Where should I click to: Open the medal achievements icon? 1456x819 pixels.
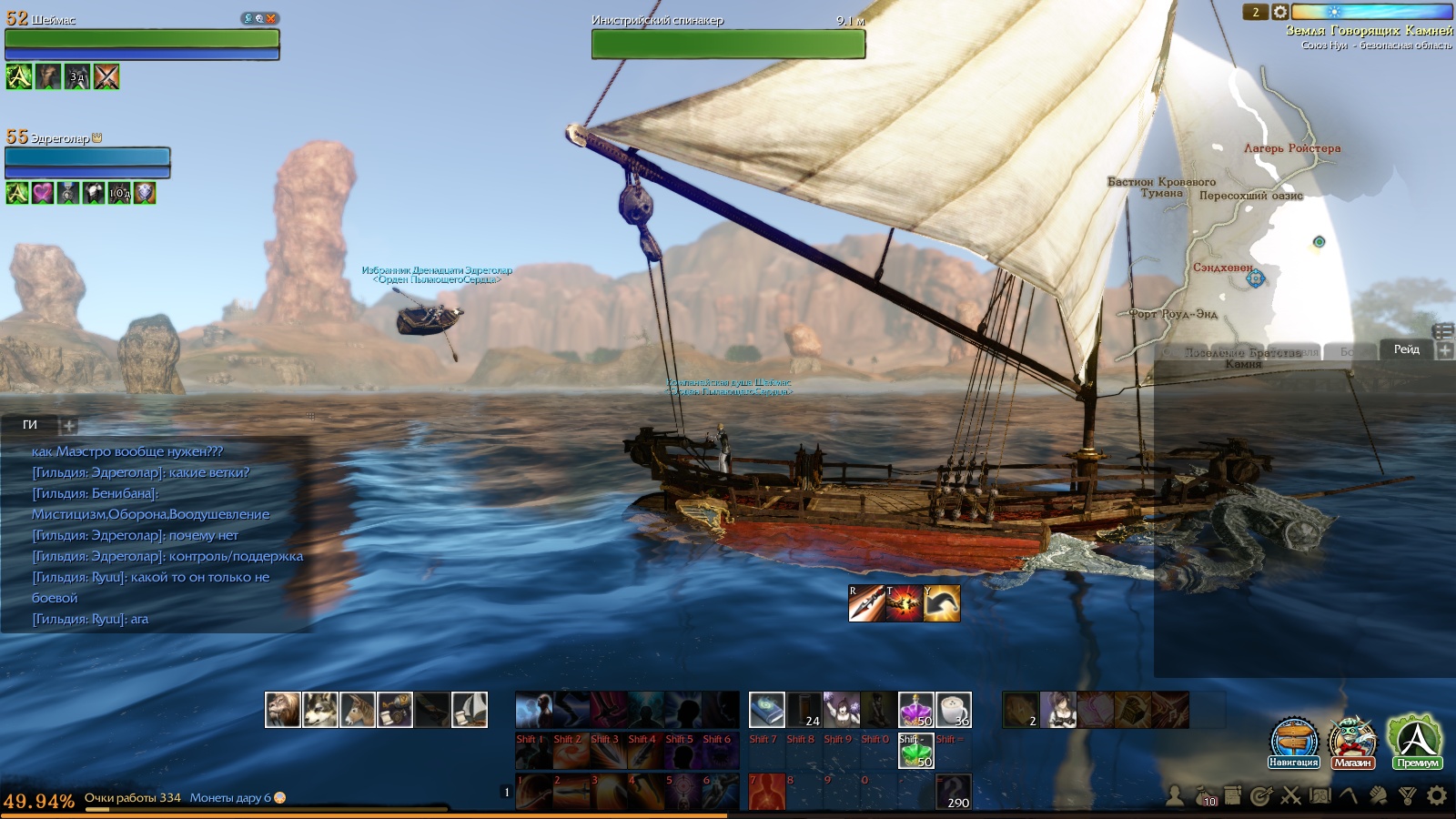point(1408,796)
